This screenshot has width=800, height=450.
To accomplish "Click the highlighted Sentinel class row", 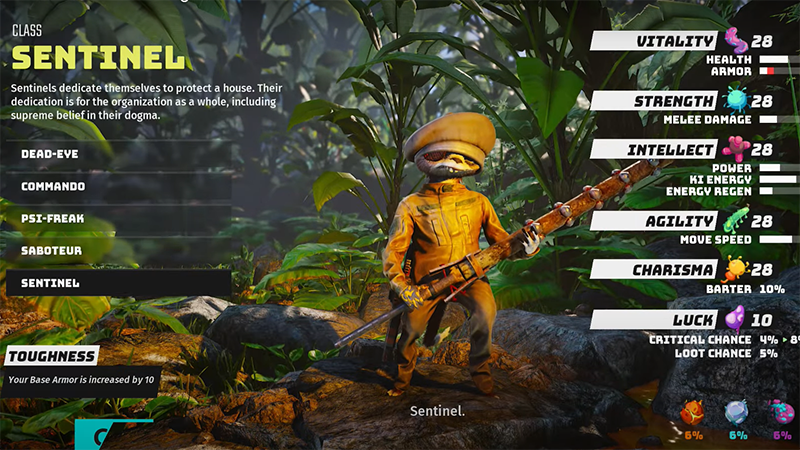I will click(x=118, y=283).
